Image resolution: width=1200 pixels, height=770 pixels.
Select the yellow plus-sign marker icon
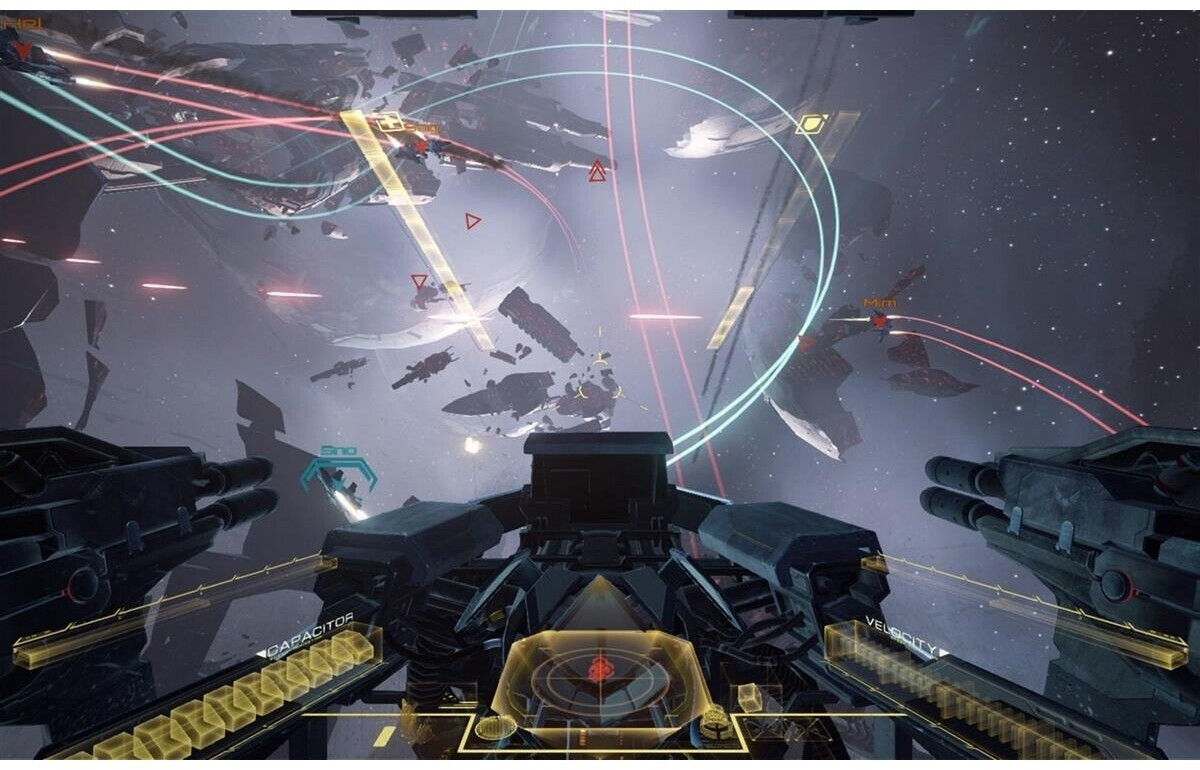pos(391,122)
